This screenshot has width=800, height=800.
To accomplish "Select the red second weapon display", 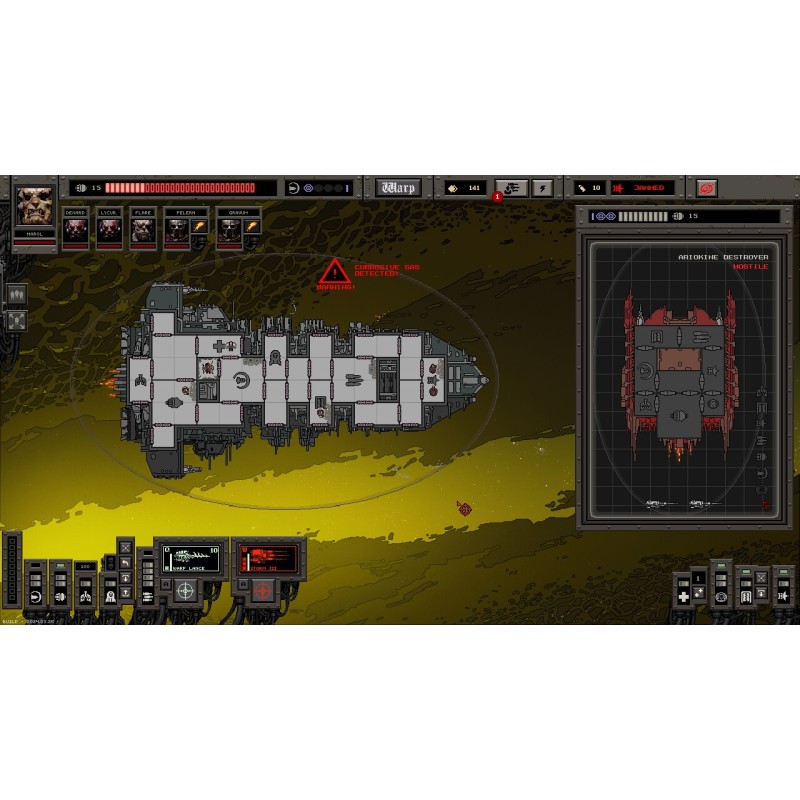I will [266, 558].
